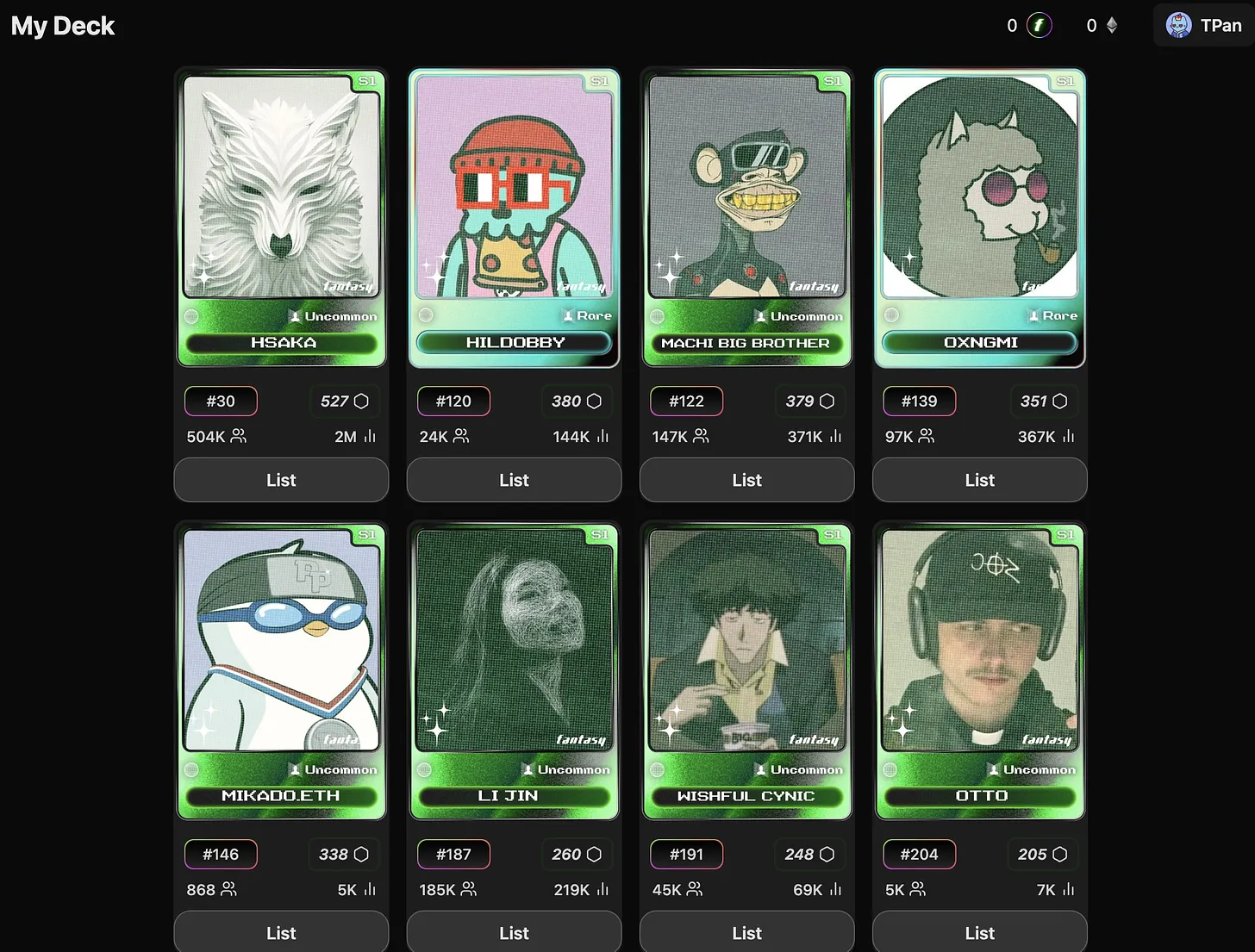Screen dimensions: 1255x952
Task: Select the Ethereum icon next to the 0 balance
Action: (x=1112, y=25)
